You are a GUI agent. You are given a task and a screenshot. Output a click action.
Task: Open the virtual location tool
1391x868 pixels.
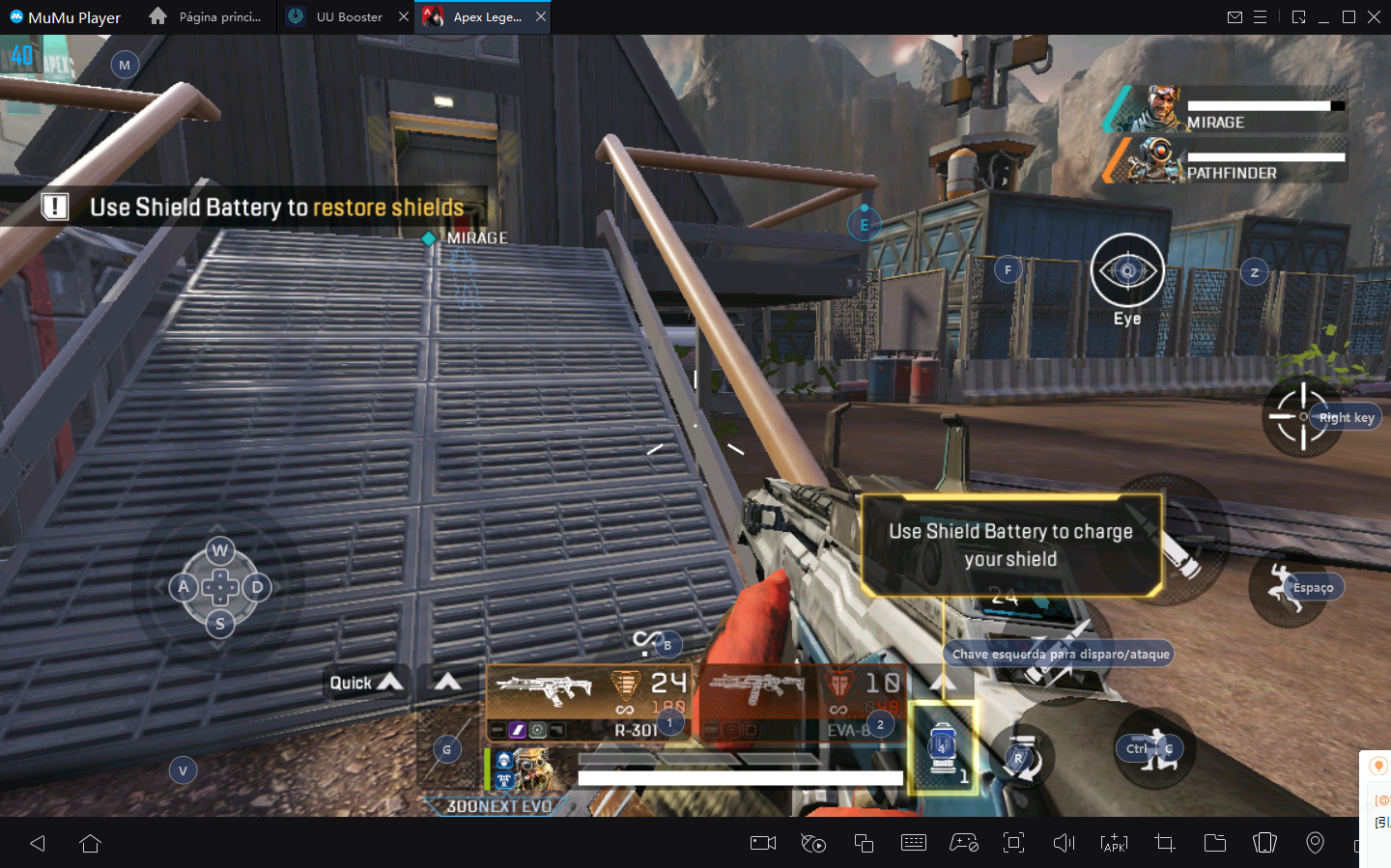click(1315, 843)
